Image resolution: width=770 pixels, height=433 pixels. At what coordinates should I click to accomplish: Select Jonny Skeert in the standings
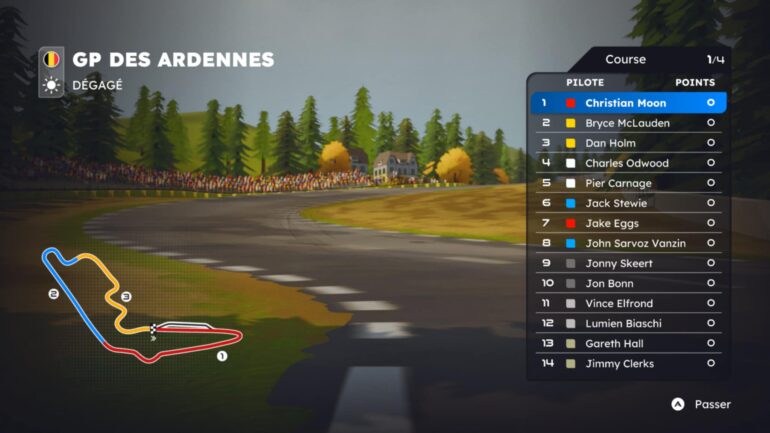pyautogui.click(x=628, y=263)
